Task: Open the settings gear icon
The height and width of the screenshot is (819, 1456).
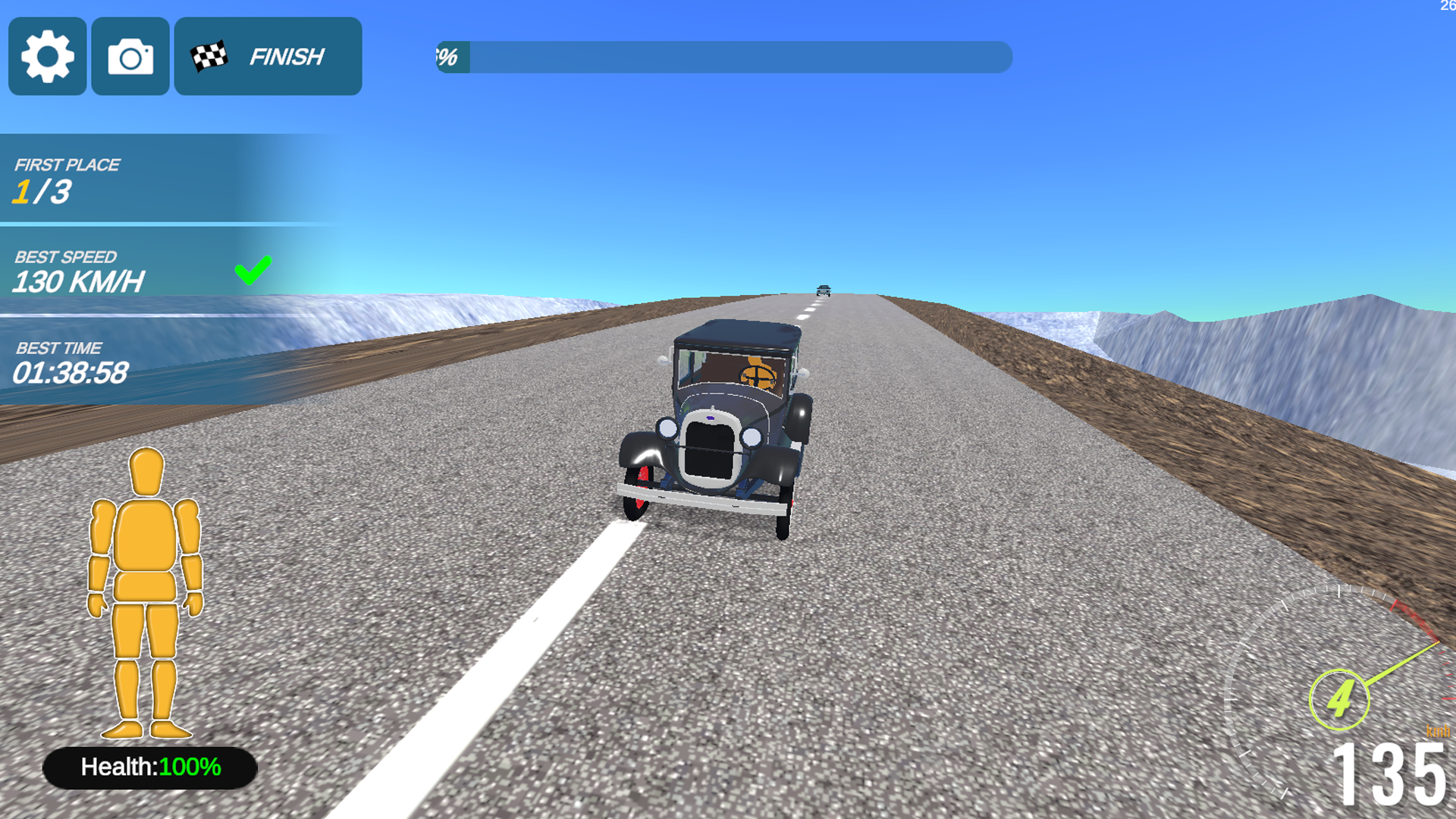Action: coord(47,56)
